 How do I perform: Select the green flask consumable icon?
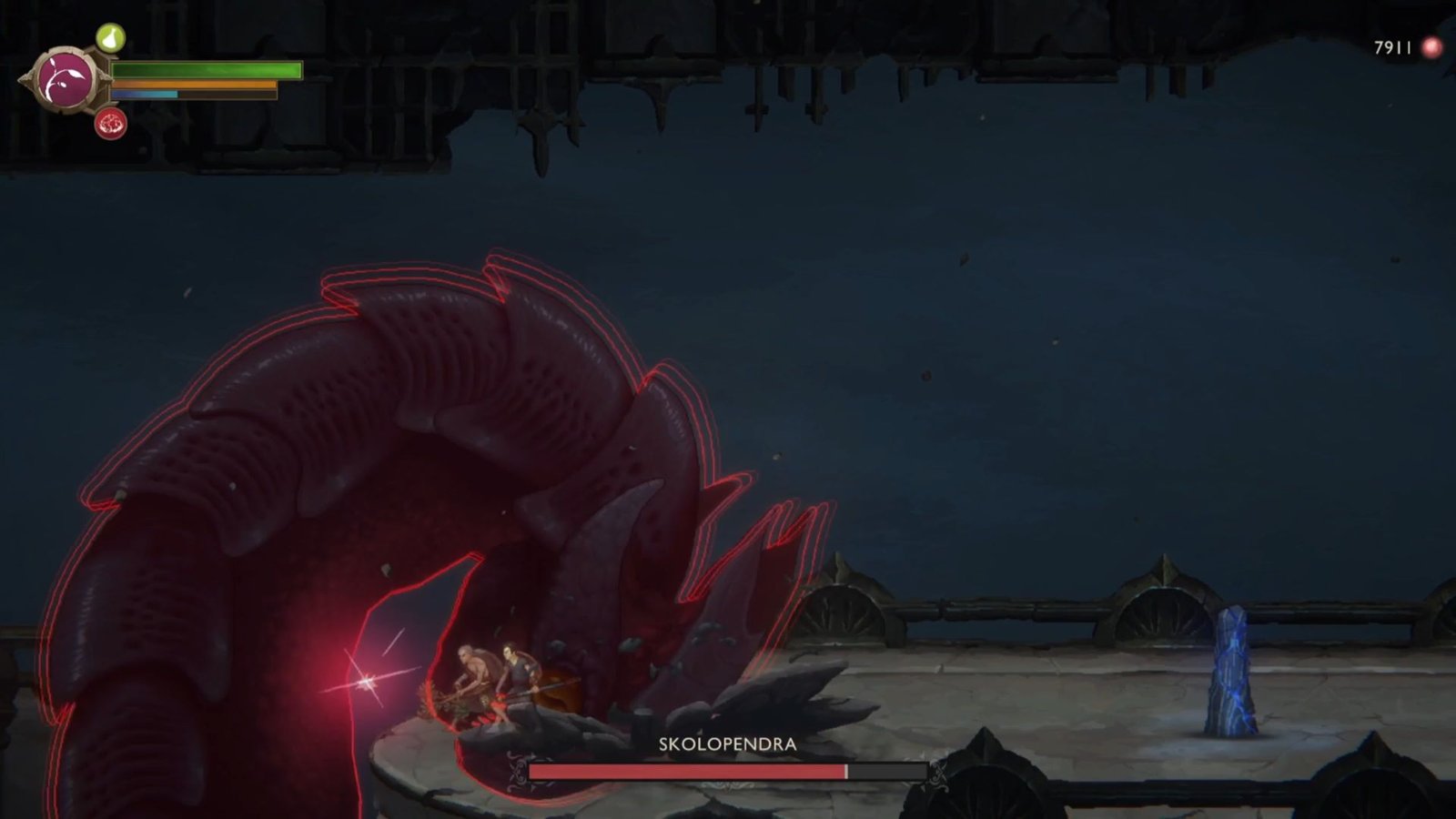[x=110, y=39]
